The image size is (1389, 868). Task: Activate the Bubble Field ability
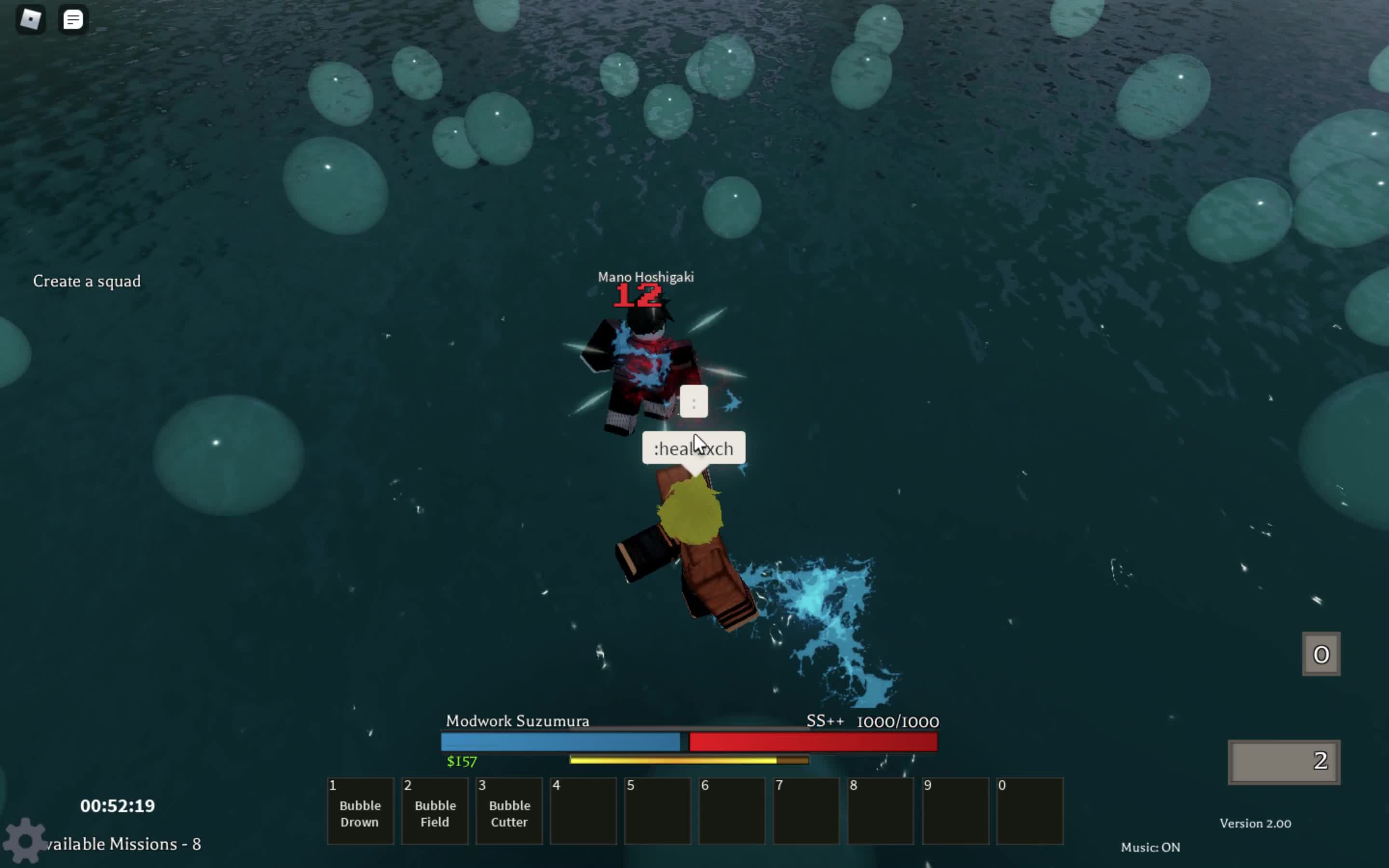[435, 811]
